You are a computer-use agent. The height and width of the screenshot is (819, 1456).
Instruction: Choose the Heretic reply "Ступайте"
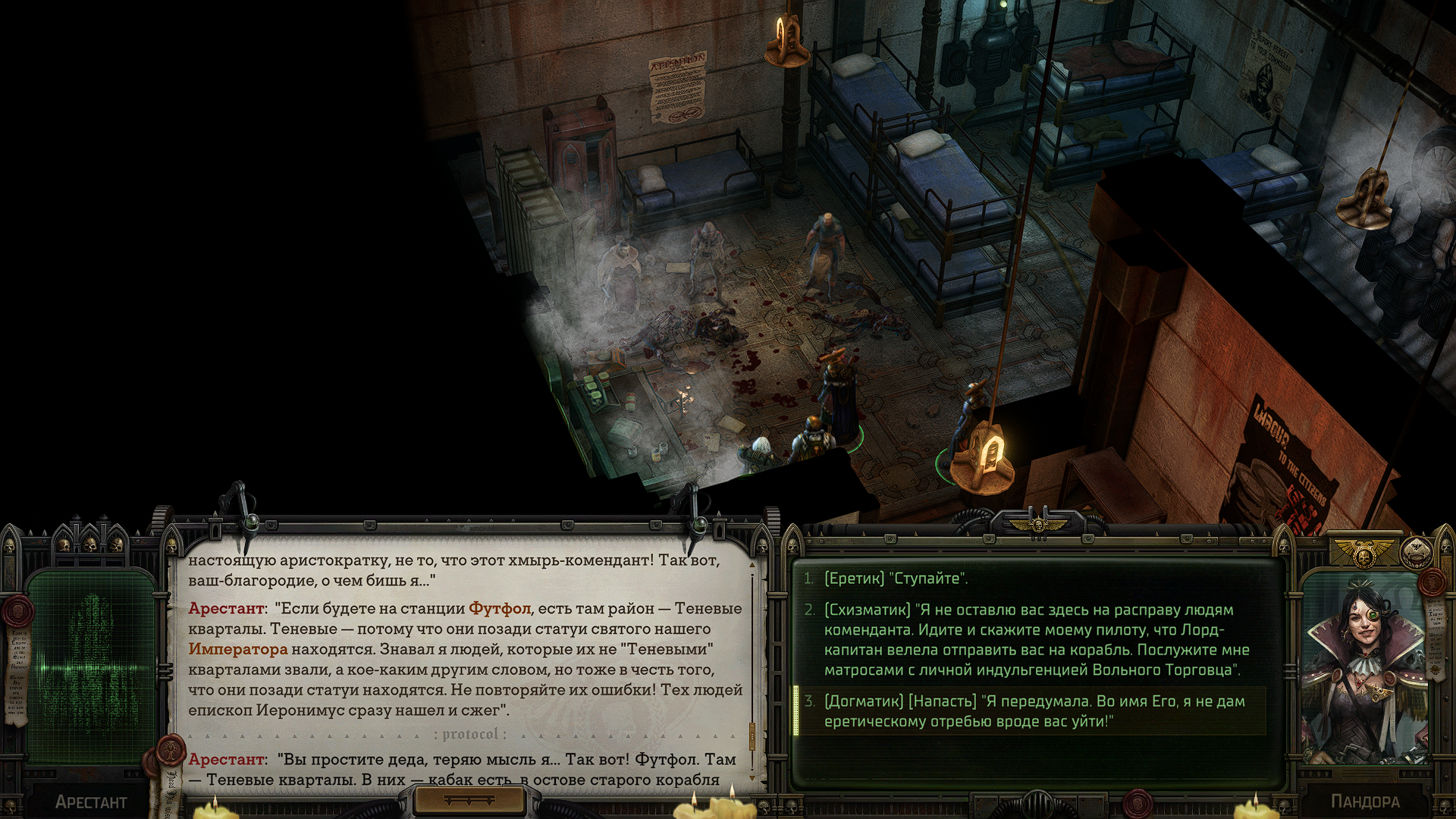(x=895, y=579)
